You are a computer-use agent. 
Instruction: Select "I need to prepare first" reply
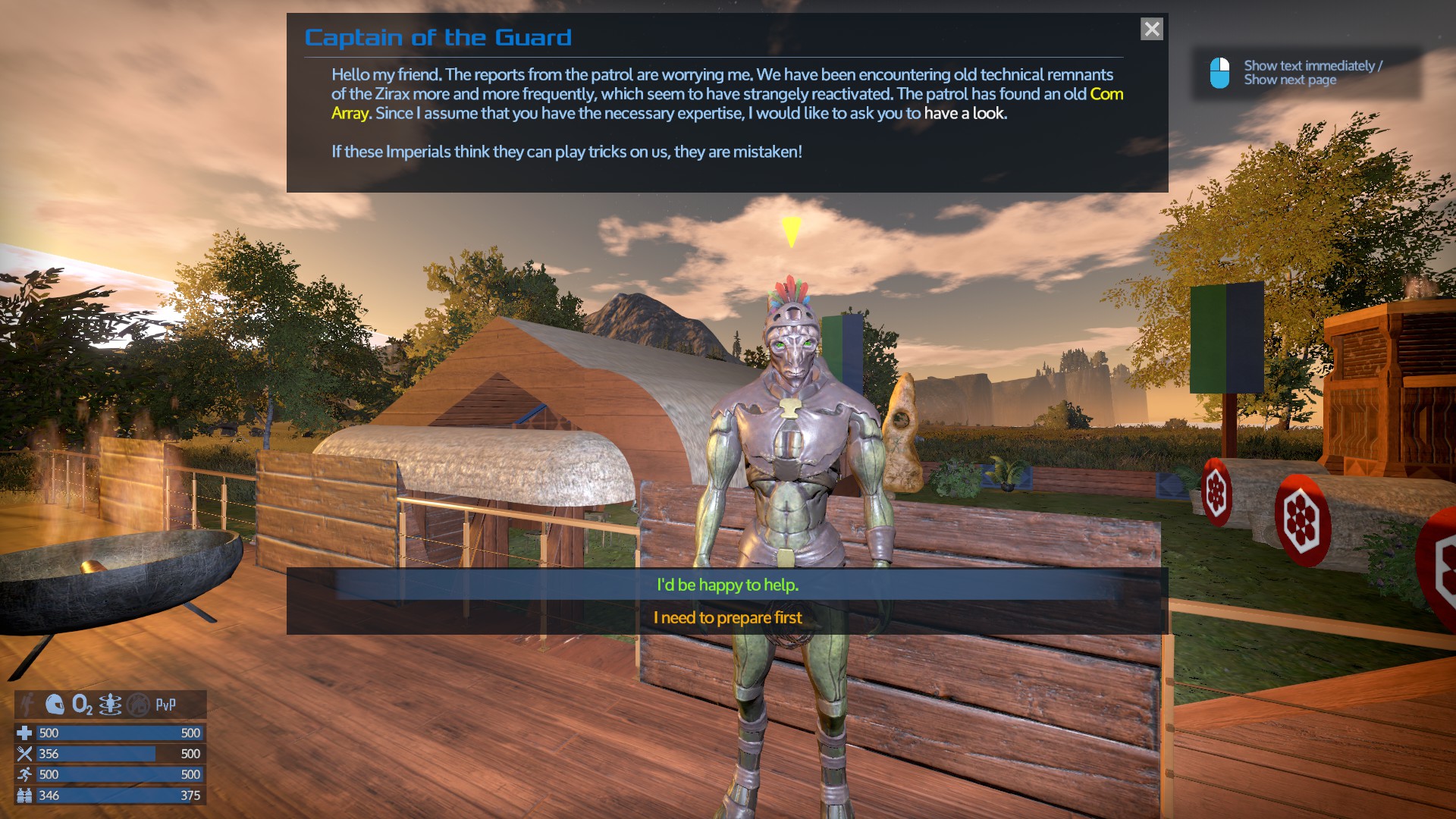point(727,618)
